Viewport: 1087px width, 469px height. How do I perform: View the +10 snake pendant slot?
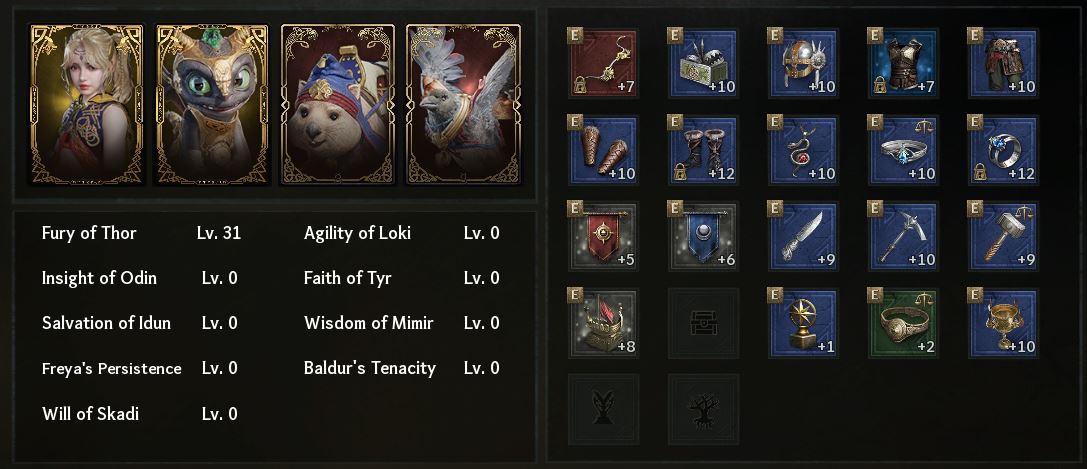point(803,150)
